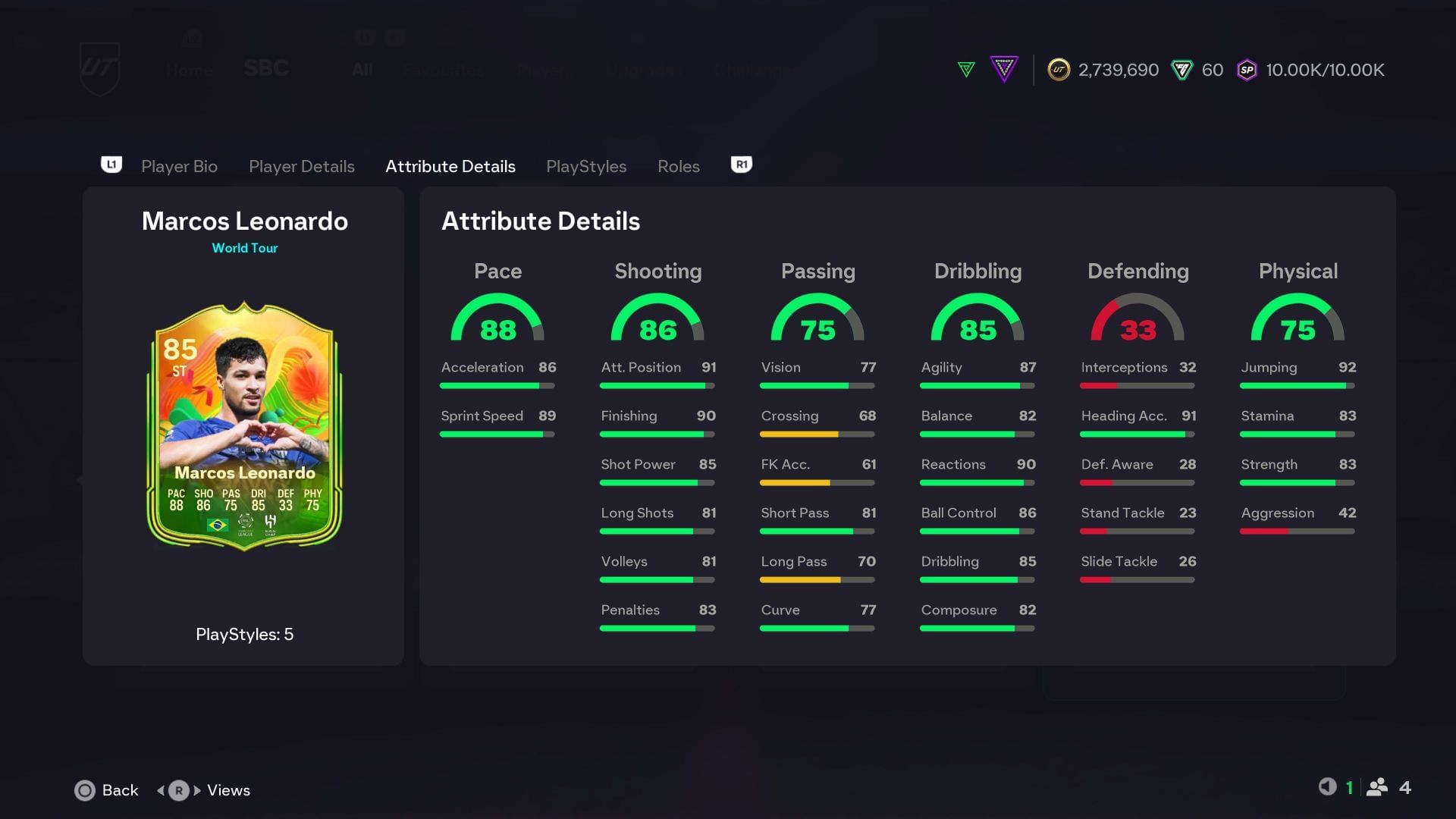Switch to the Player Bio tab
This screenshot has height=819, width=1456.
[179, 166]
